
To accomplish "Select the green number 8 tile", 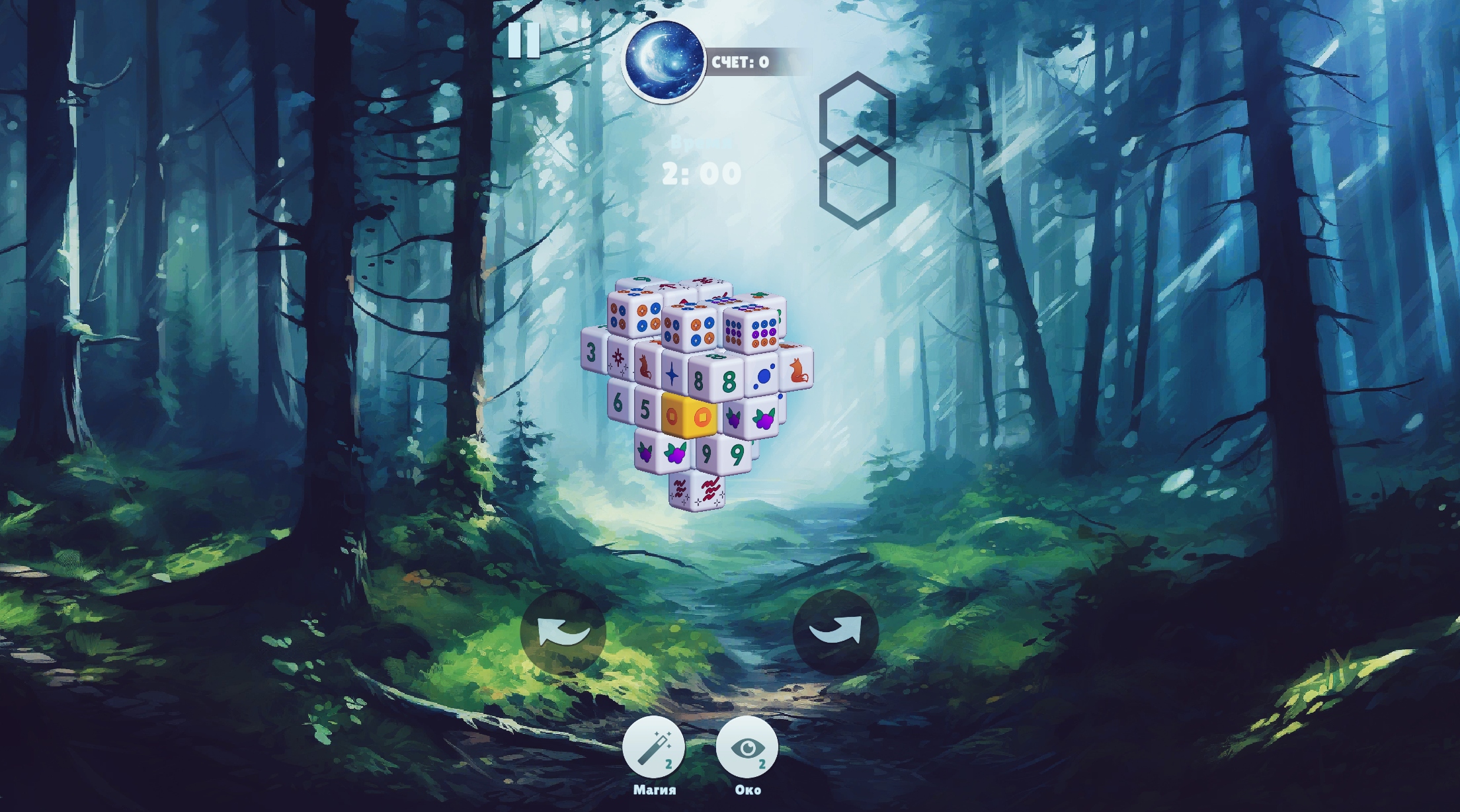I will [729, 380].
